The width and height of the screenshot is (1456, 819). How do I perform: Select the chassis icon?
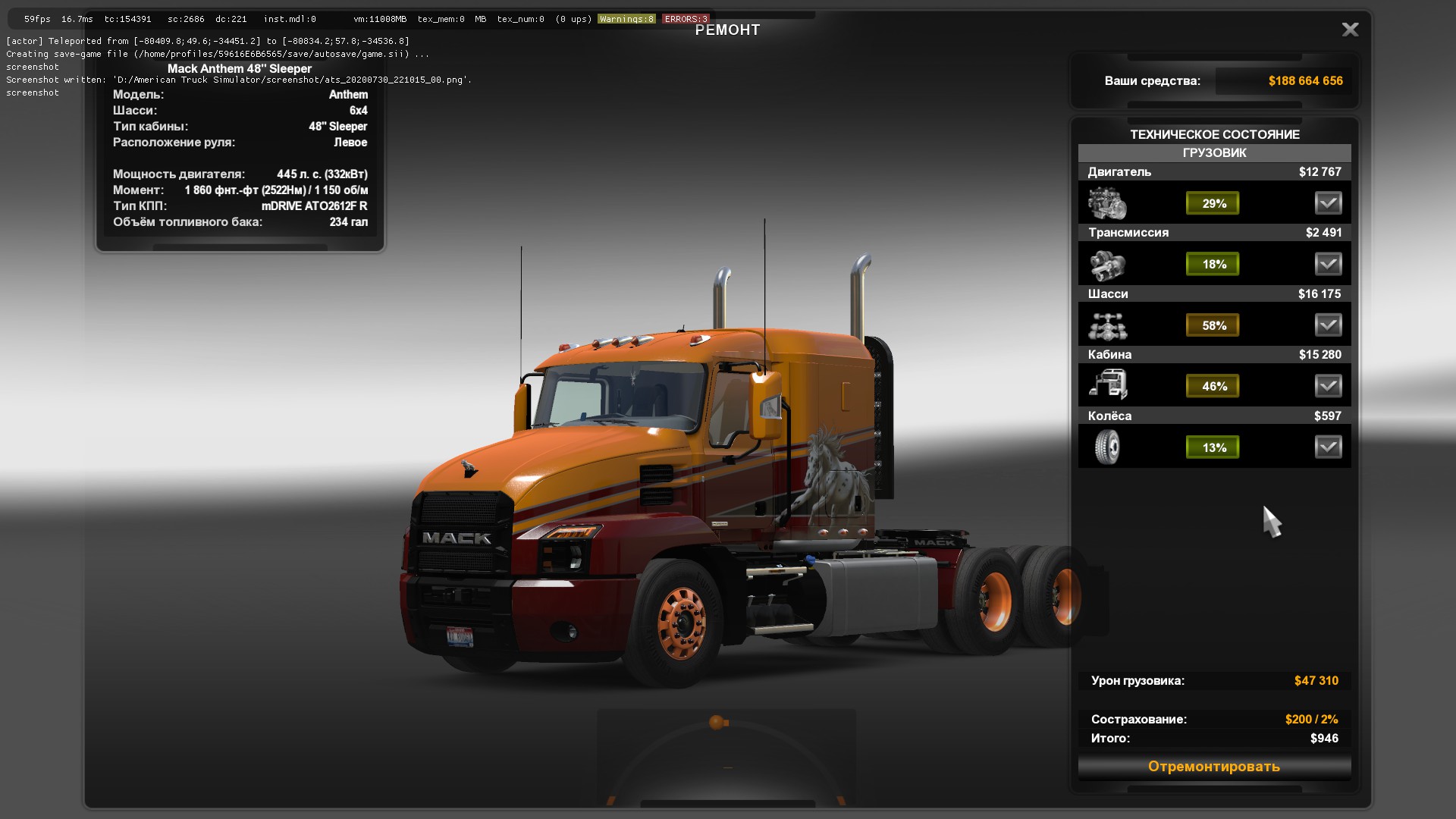[1107, 326]
